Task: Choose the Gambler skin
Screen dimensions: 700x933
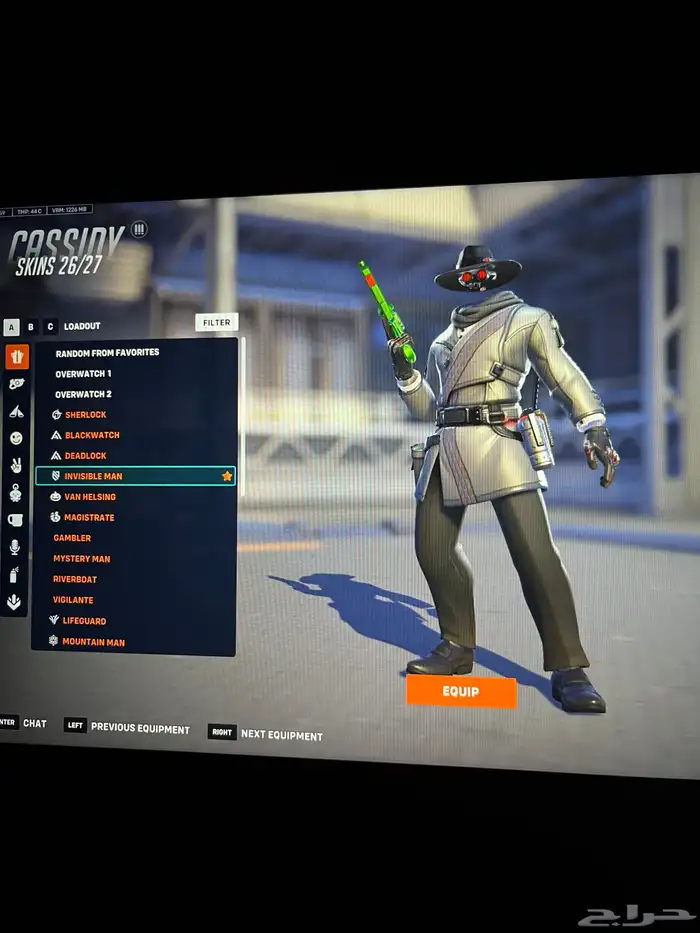Action: click(x=72, y=538)
